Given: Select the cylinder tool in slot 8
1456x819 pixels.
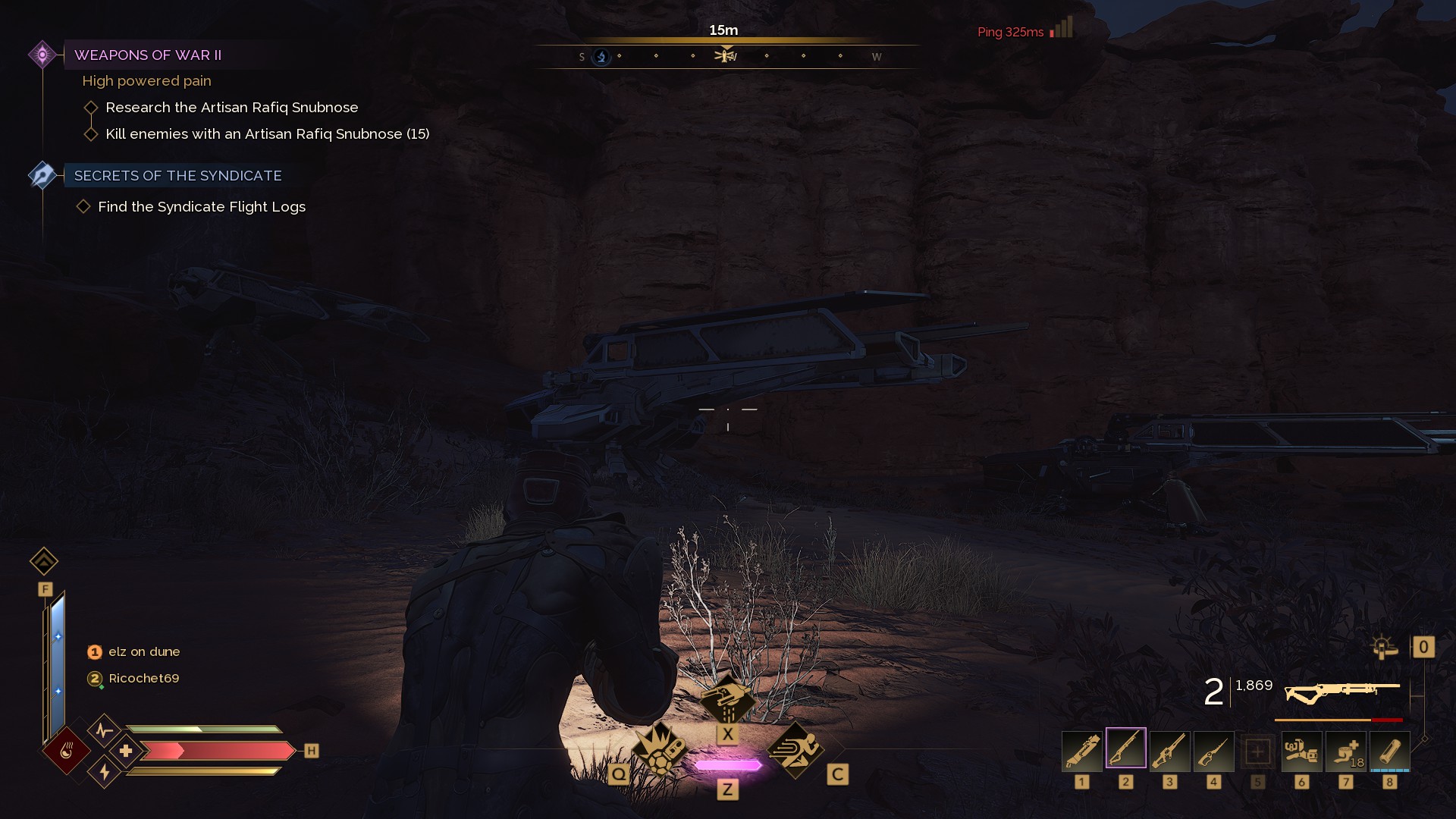Looking at the screenshot, I should (1389, 751).
